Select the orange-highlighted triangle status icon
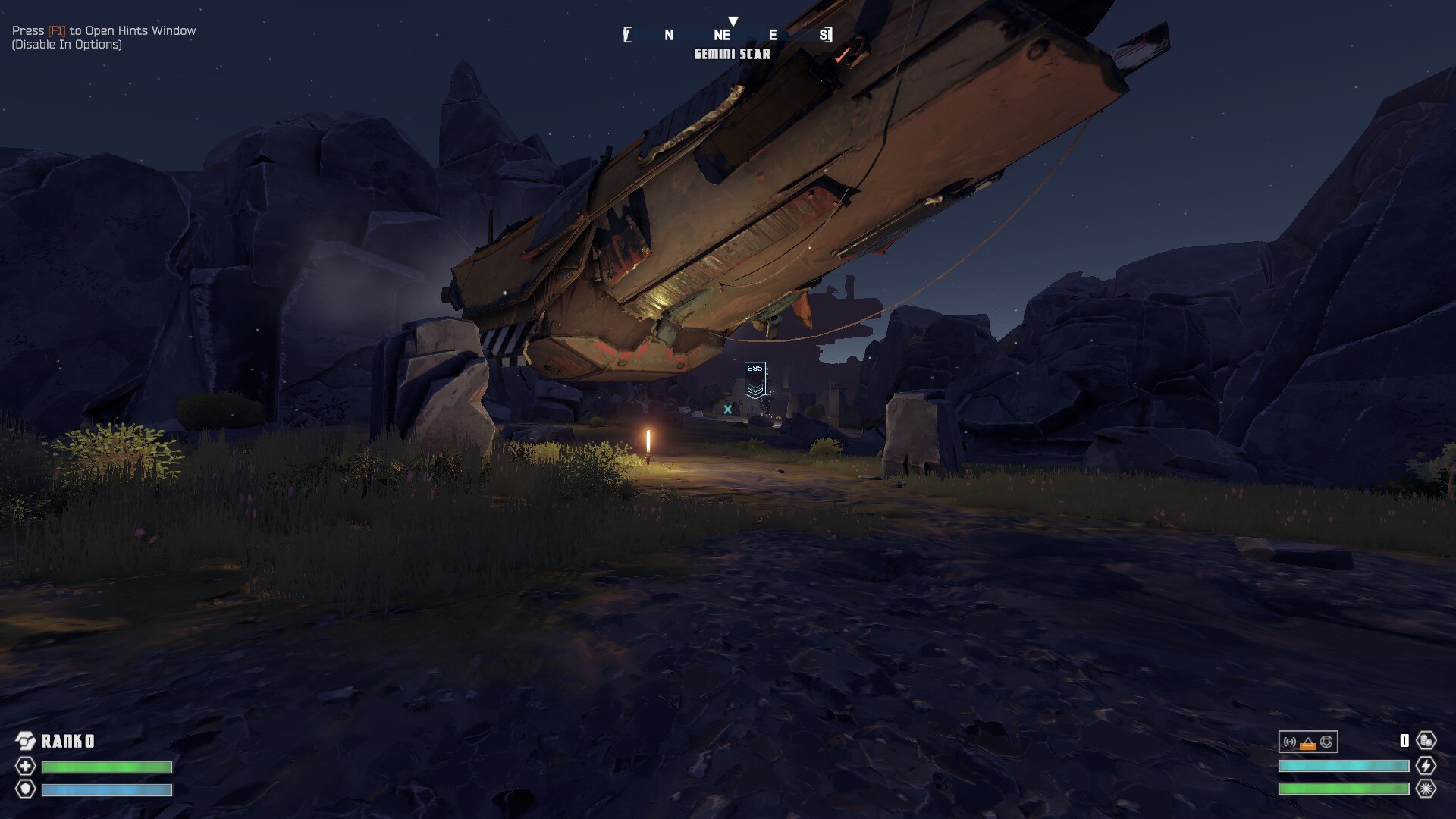 [x=1307, y=742]
